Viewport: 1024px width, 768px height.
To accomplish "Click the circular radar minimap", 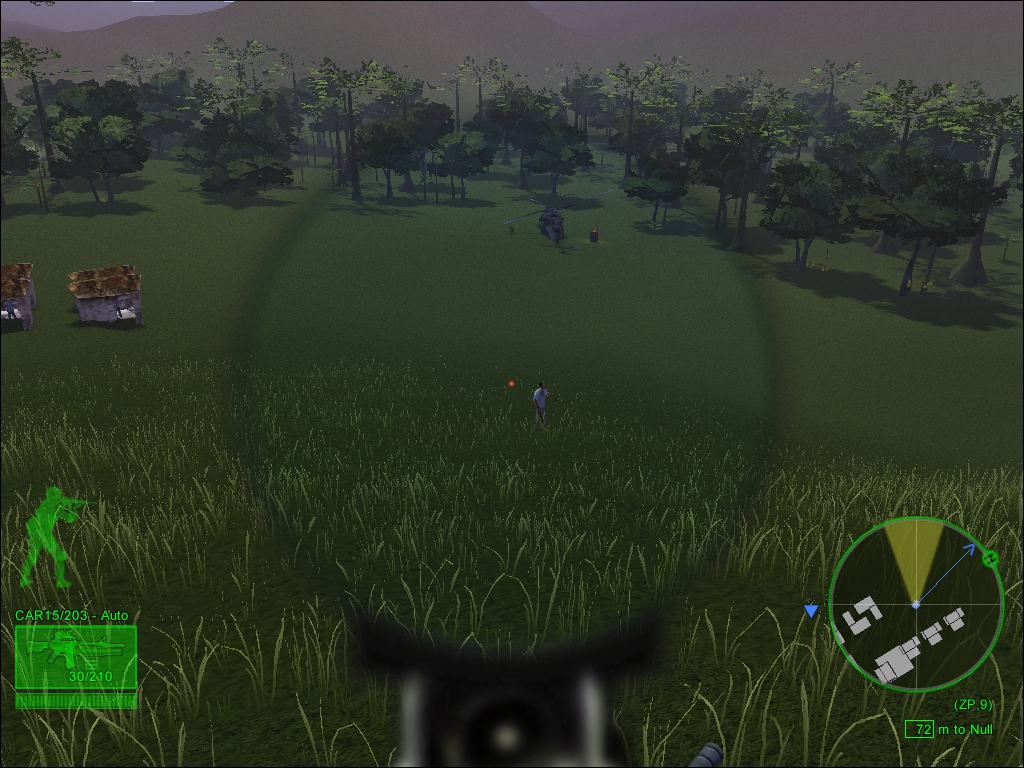I will pyautogui.click(x=915, y=604).
